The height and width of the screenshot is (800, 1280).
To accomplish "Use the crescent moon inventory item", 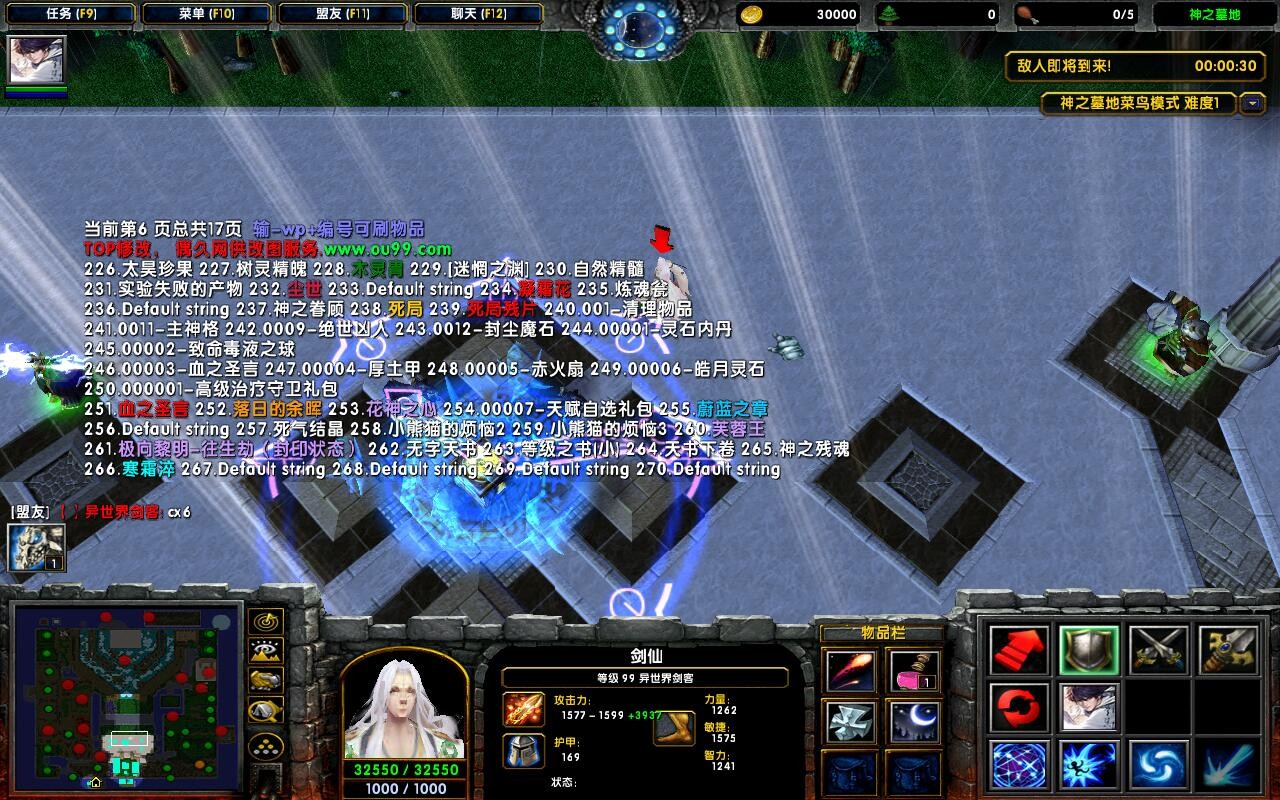I will [916, 721].
